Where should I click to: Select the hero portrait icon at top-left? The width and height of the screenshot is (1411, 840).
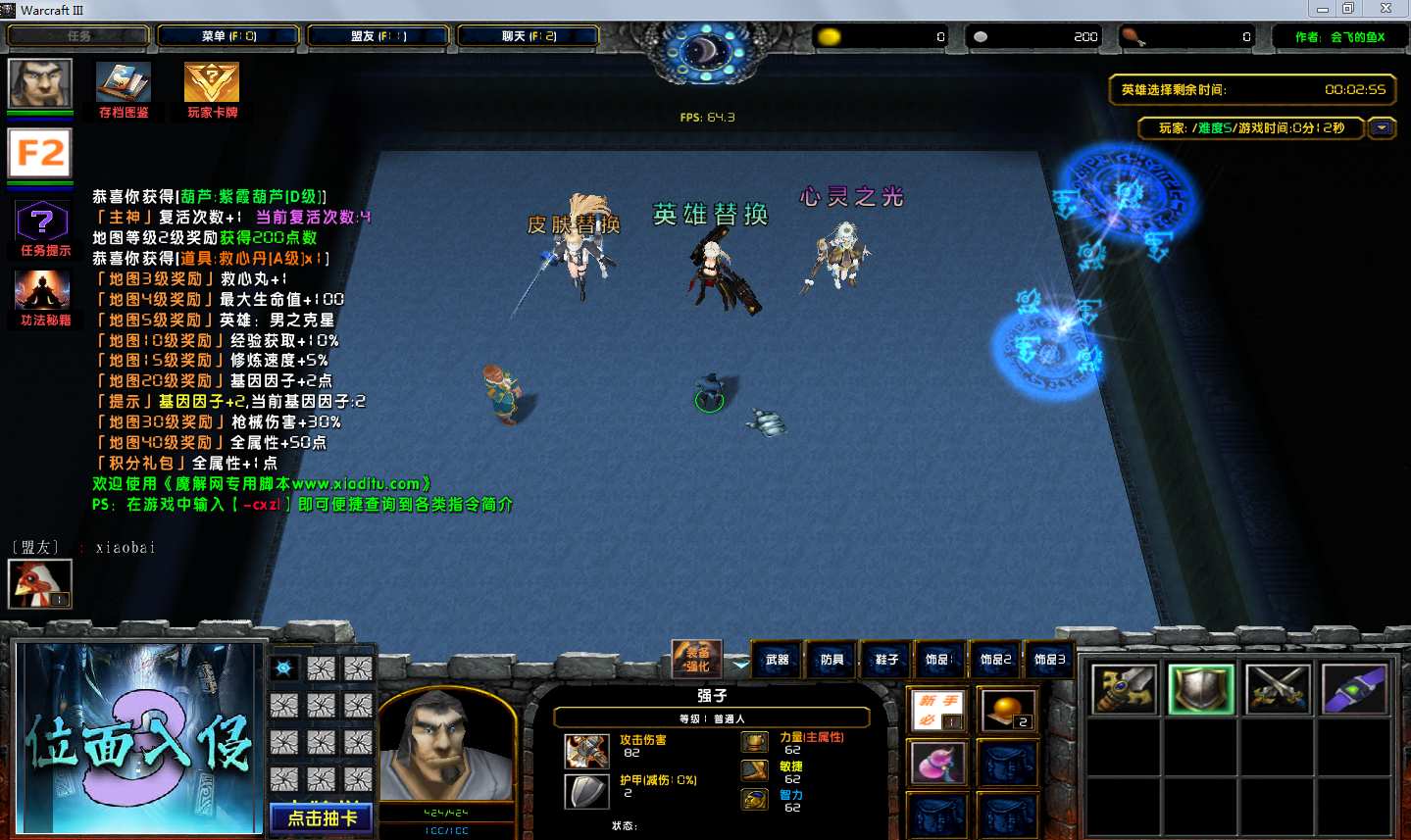pos(40,83)
